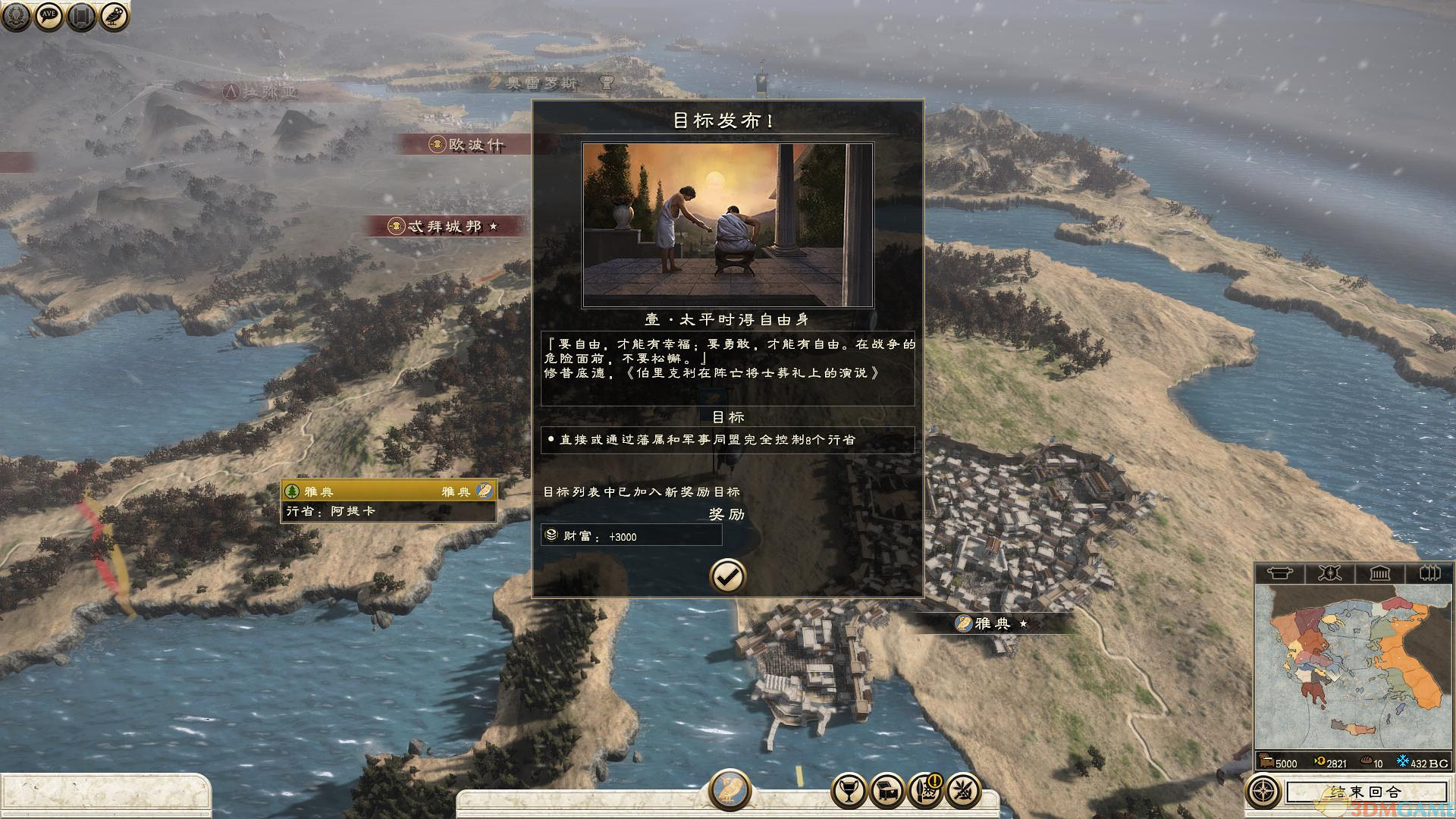Switch to the temple building tab
1456x819 pixels.
click(x=1379, y=573)
